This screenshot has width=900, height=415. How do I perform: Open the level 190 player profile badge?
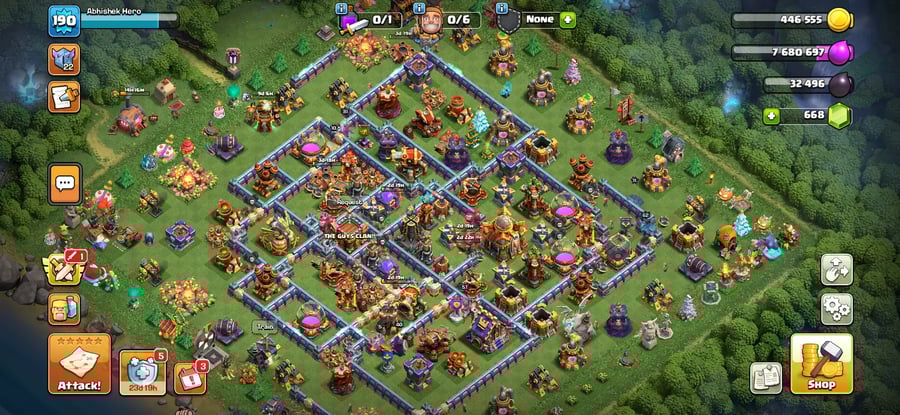[64, 19]
